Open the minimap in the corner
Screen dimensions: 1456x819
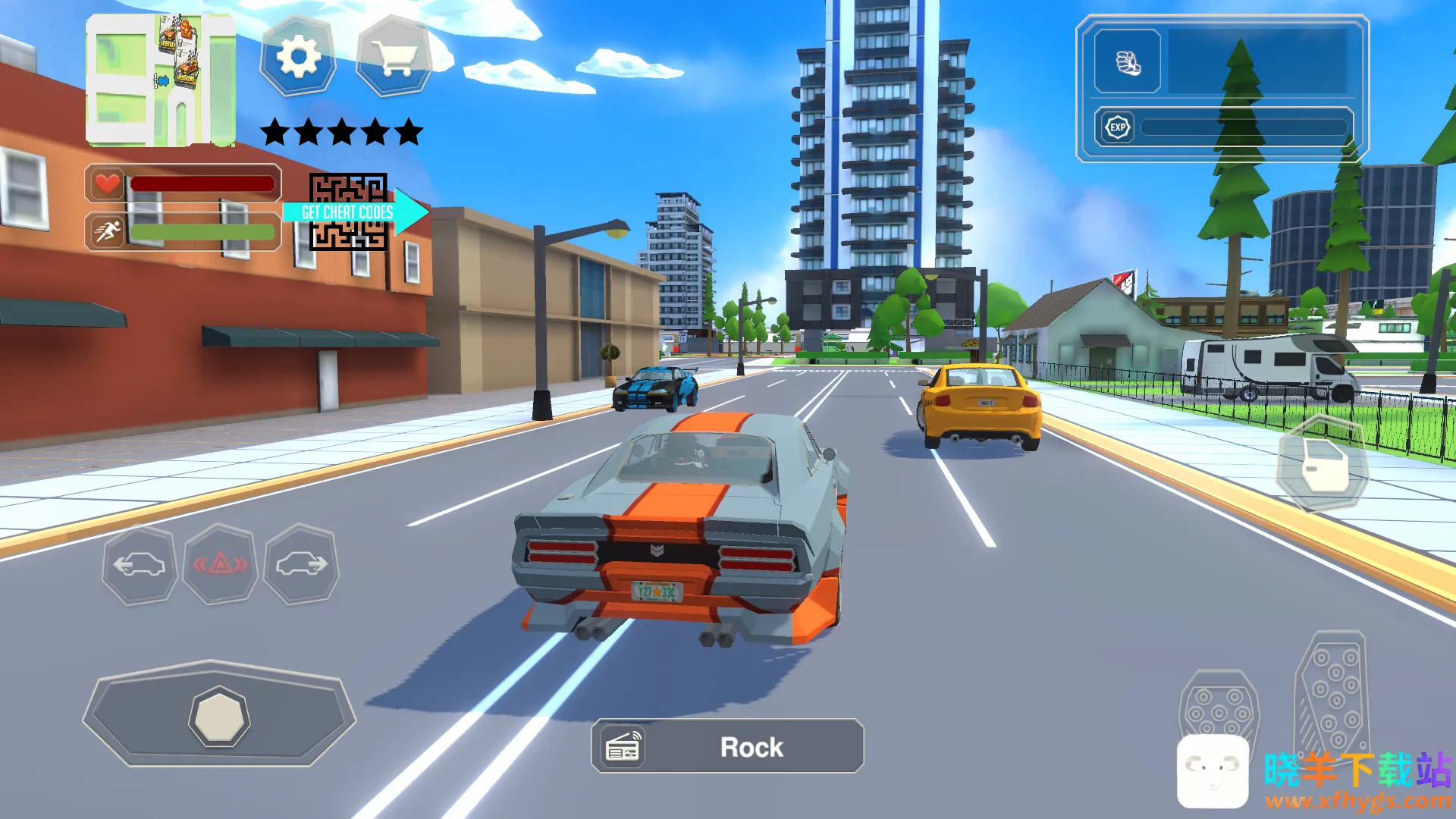(x=160, y=80)
